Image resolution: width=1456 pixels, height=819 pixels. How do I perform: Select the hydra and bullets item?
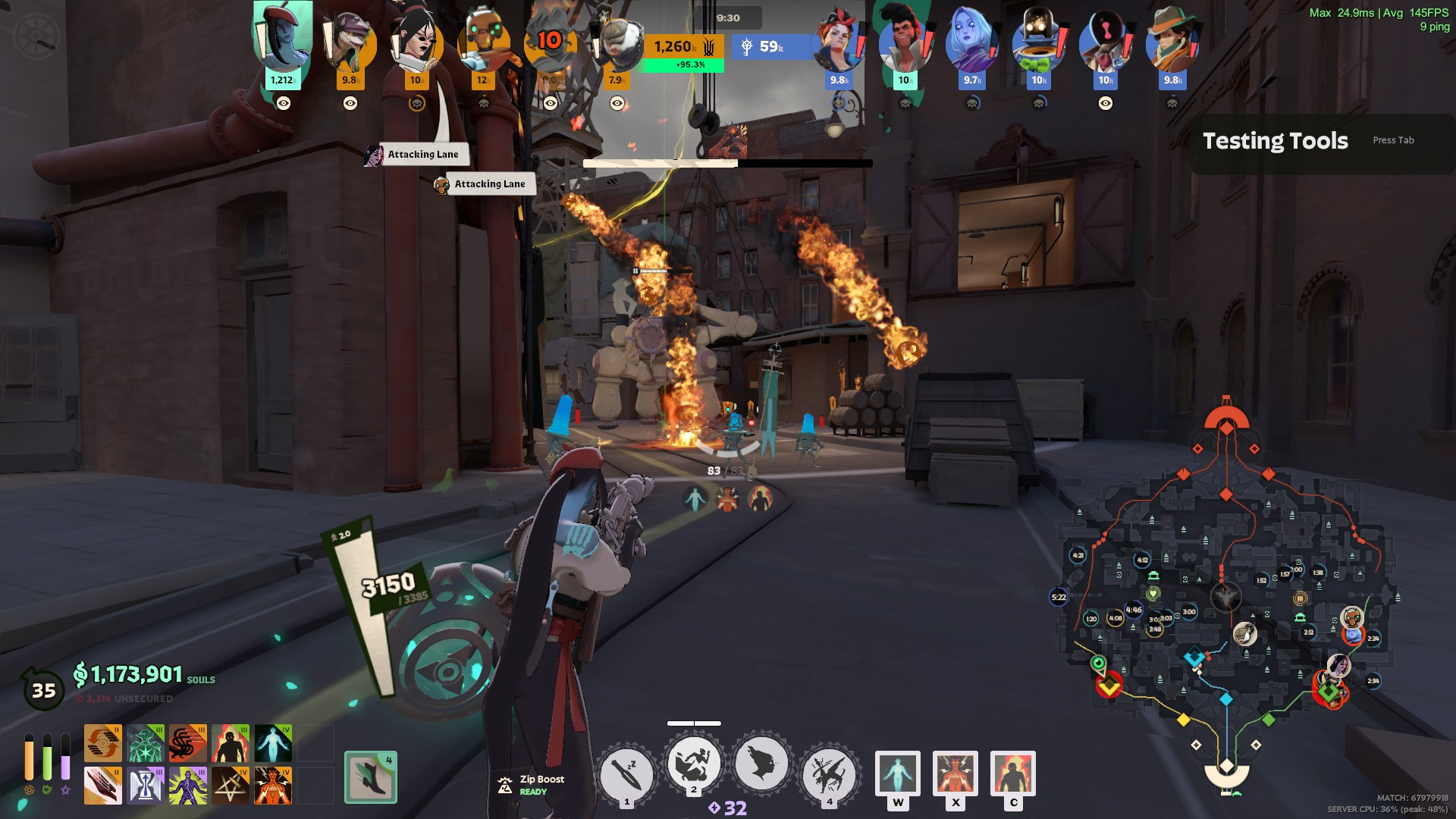187,743
